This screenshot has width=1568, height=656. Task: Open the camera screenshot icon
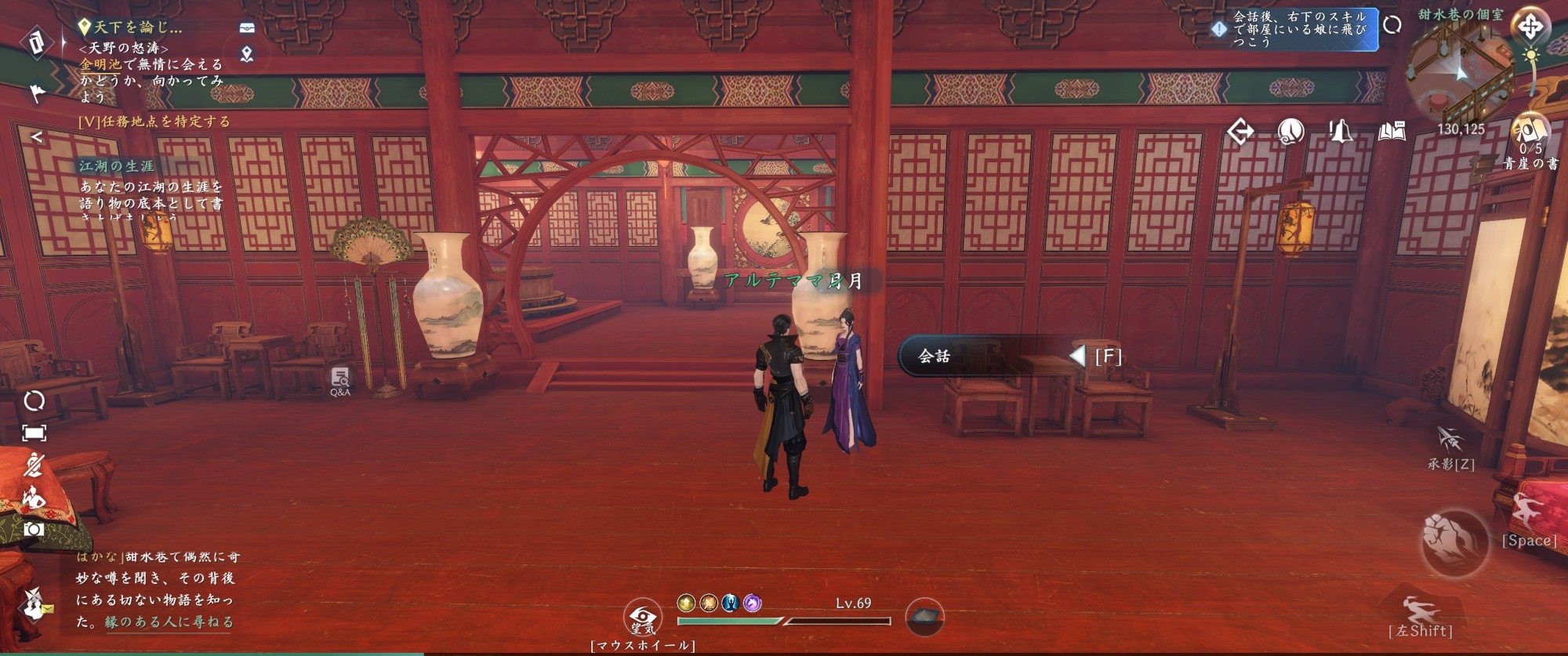(34, 529)
